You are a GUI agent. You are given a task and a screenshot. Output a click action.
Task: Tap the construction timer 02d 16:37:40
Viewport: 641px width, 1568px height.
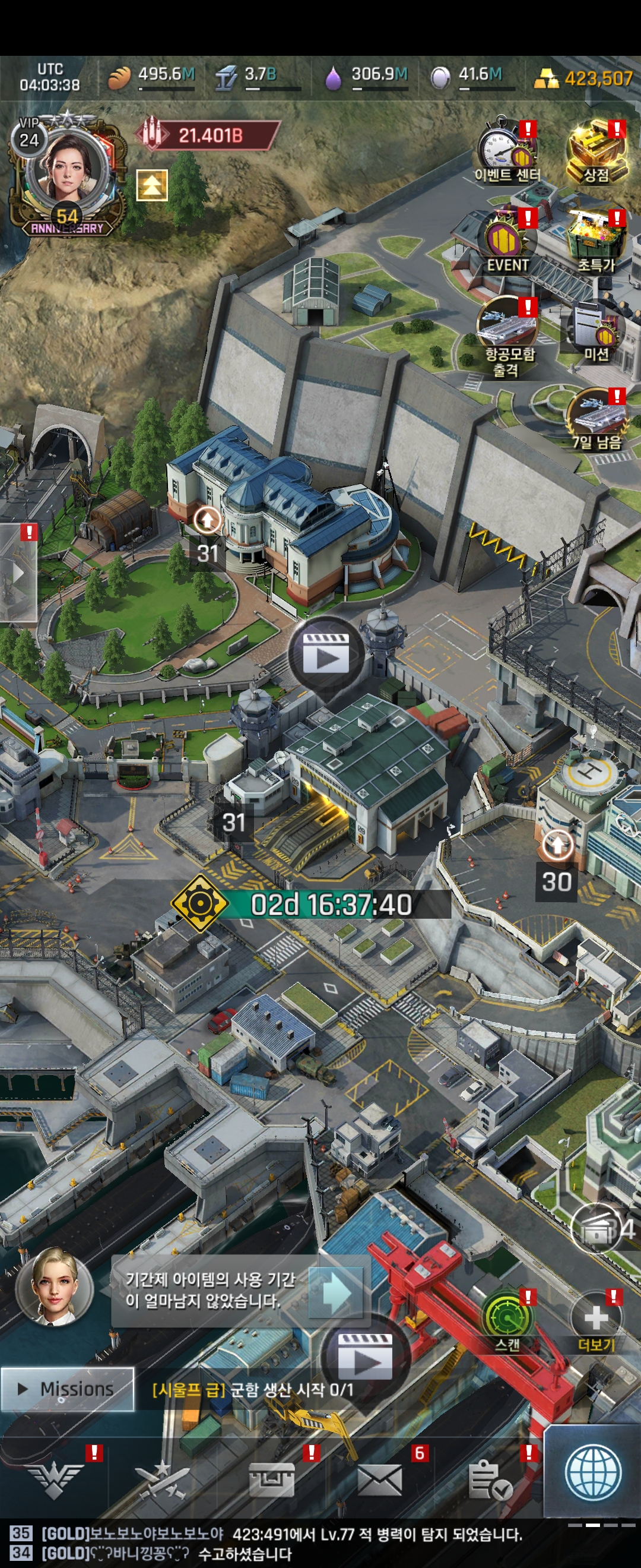pos(330,905)
